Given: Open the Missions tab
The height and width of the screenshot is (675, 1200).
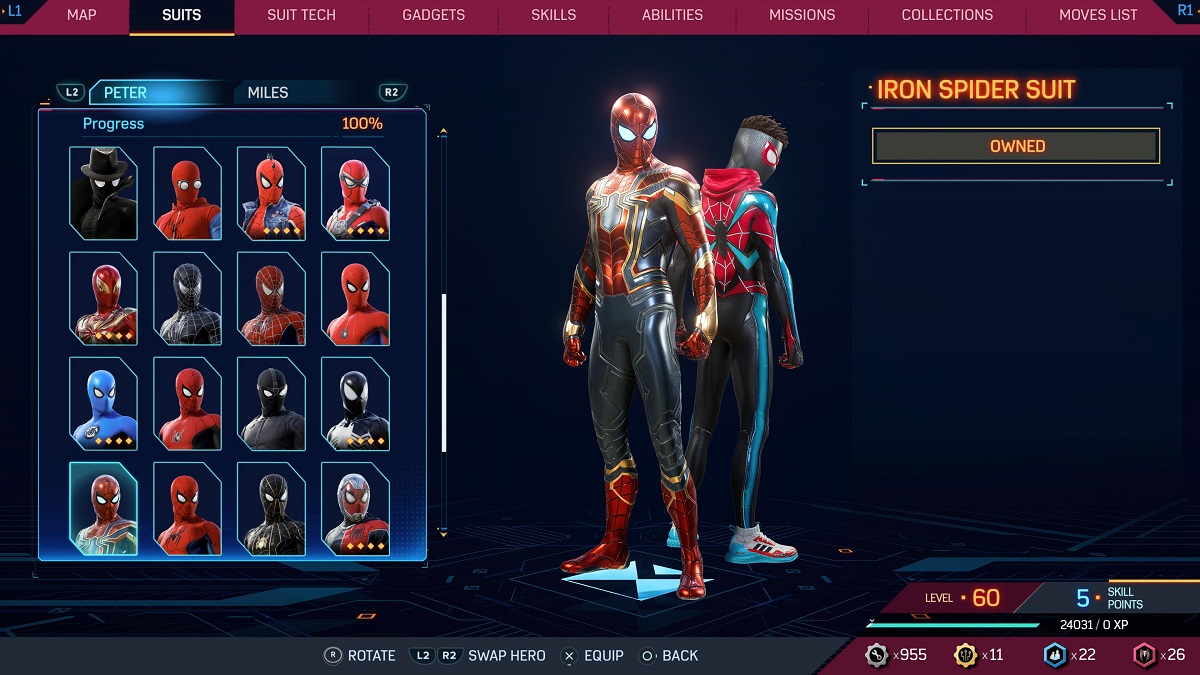Looking at the screenshot, I should (x=802, y=15).
